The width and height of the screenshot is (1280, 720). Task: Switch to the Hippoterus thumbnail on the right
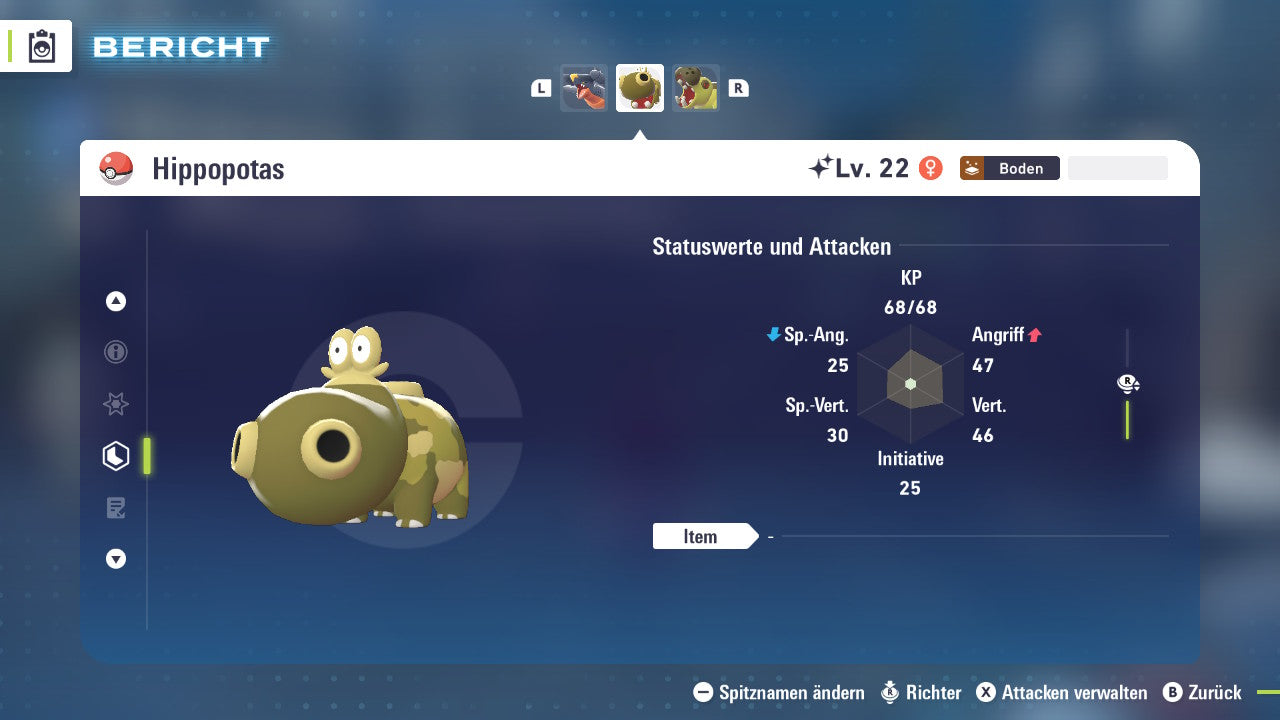(x=696, y=87)
